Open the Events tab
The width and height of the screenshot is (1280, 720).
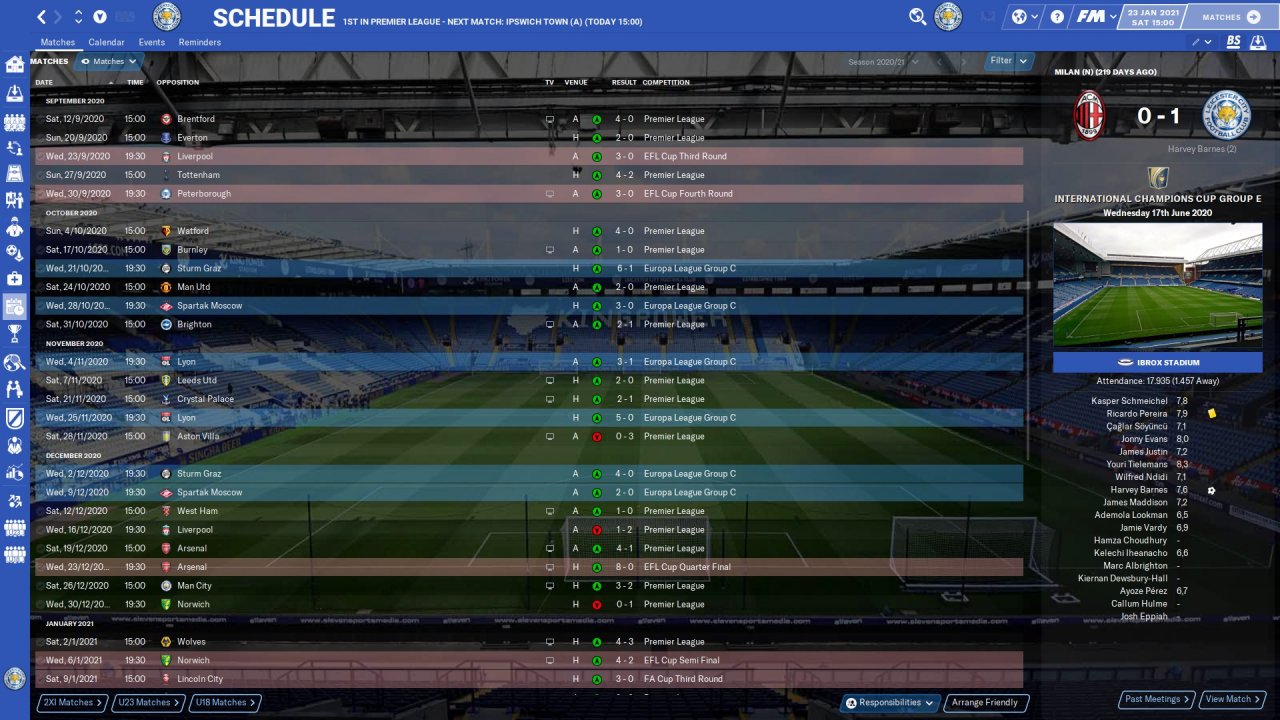pyautogui.click(x=152, y=42)
